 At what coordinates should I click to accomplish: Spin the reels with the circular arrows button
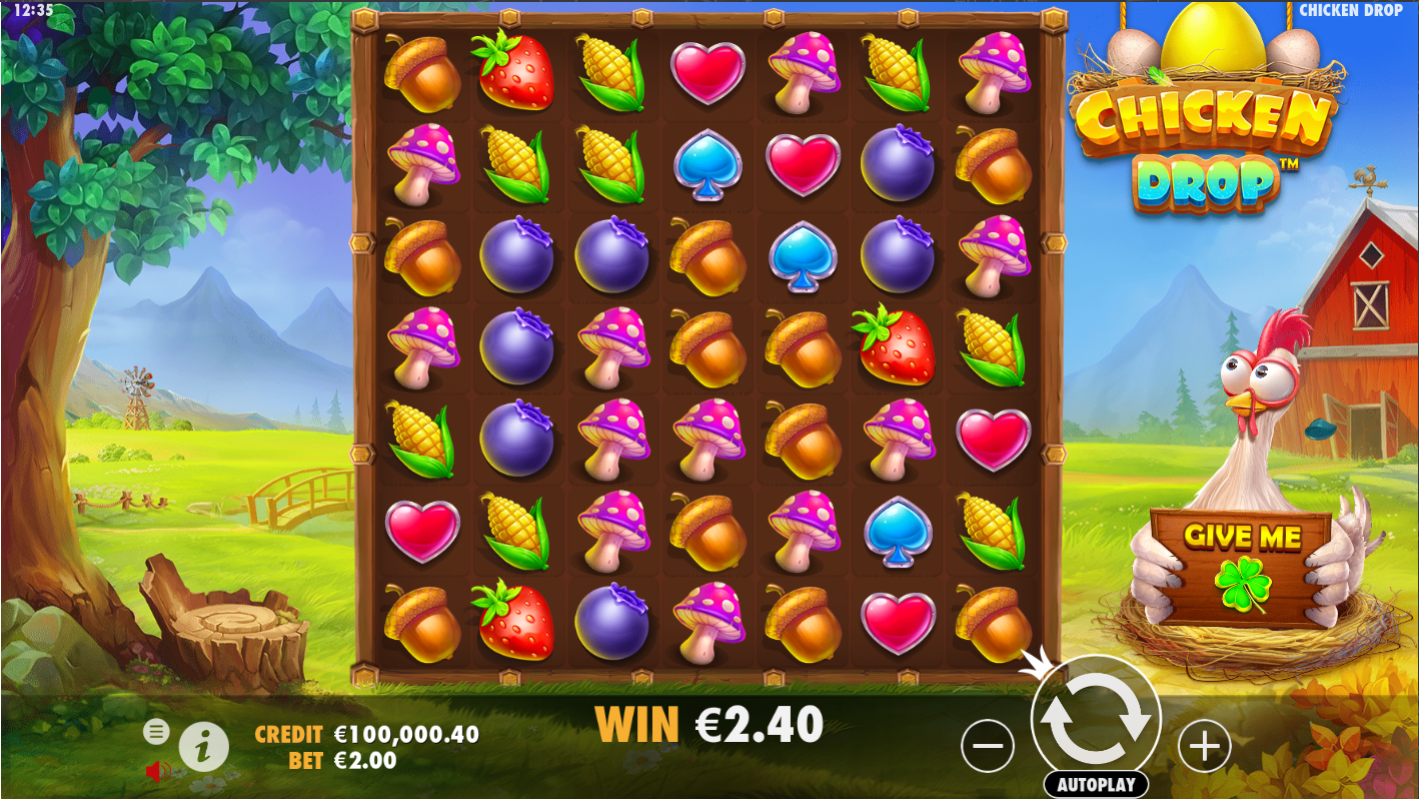click(x=1095, y=718)
